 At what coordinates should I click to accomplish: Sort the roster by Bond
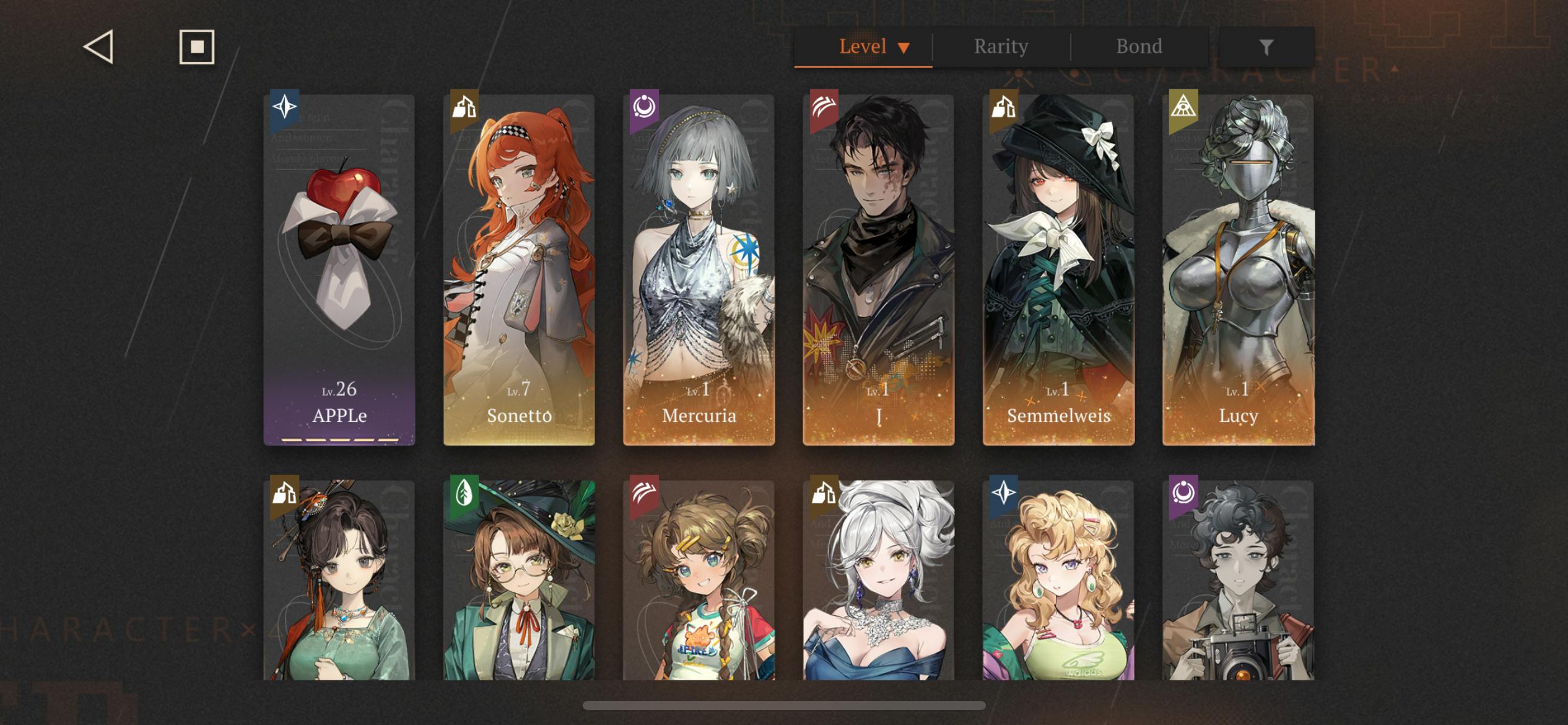point(1139,47)
